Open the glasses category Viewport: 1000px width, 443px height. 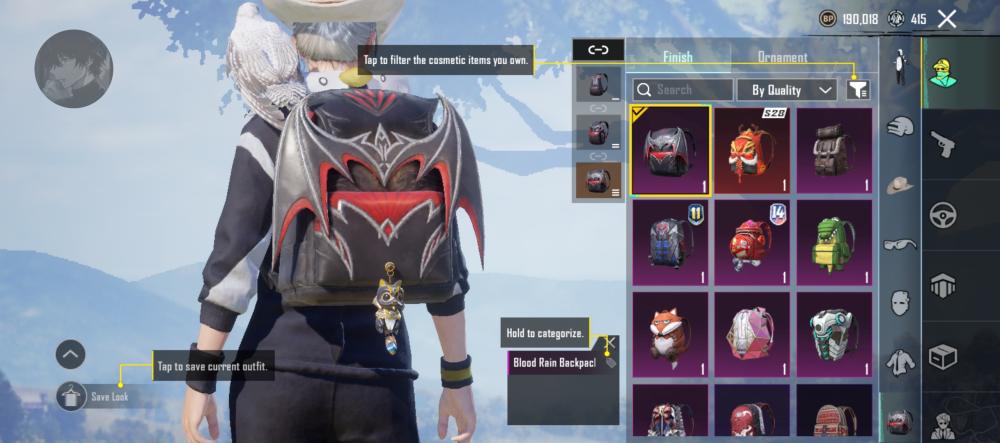[901, 243]
